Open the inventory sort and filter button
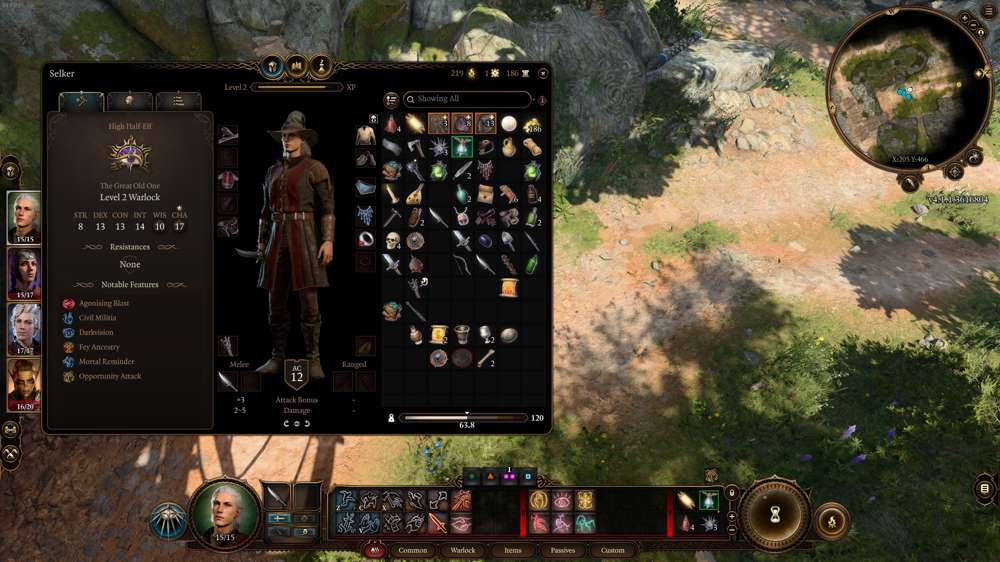 [x=391, y=100]
